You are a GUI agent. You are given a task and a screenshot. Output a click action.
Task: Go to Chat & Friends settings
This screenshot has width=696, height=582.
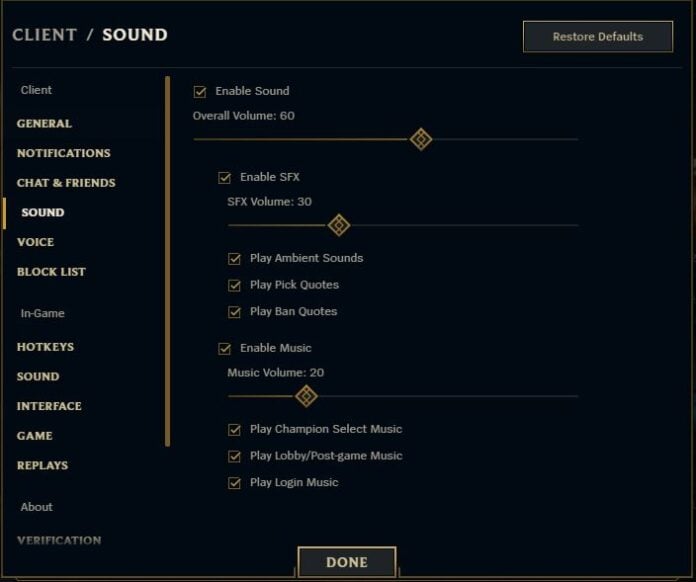click(66, 183)
